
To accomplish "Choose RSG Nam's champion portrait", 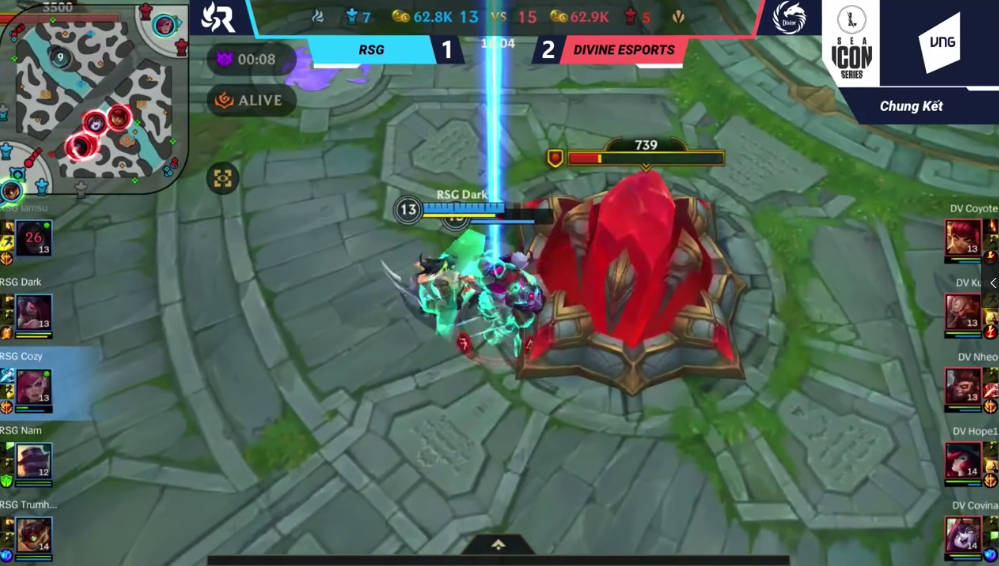I will coord(33,461).
